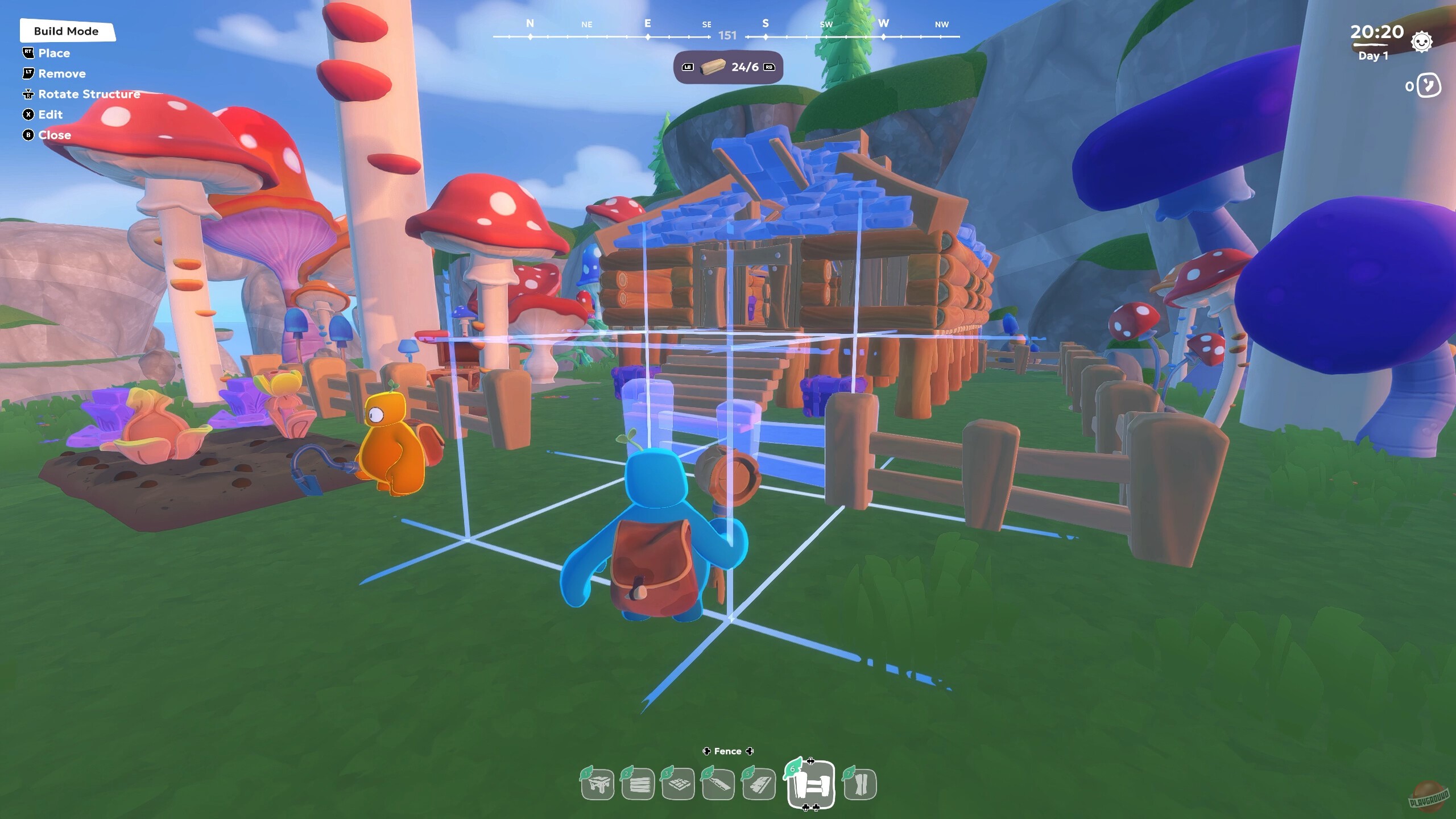Click the Place action in the build menu
The height and width of the screenshot is (819, 1456).
click(x=55, y=53)
